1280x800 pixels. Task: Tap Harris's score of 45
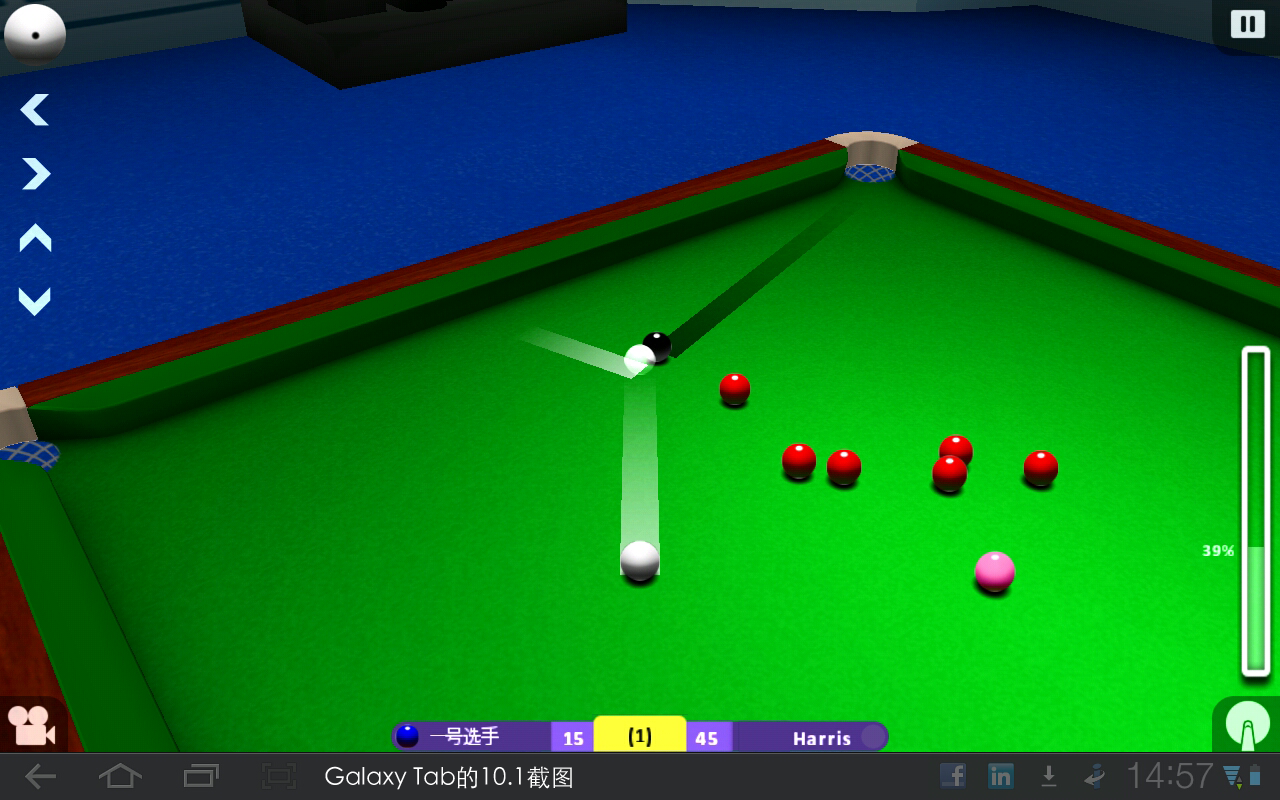(x=708, y=738)
